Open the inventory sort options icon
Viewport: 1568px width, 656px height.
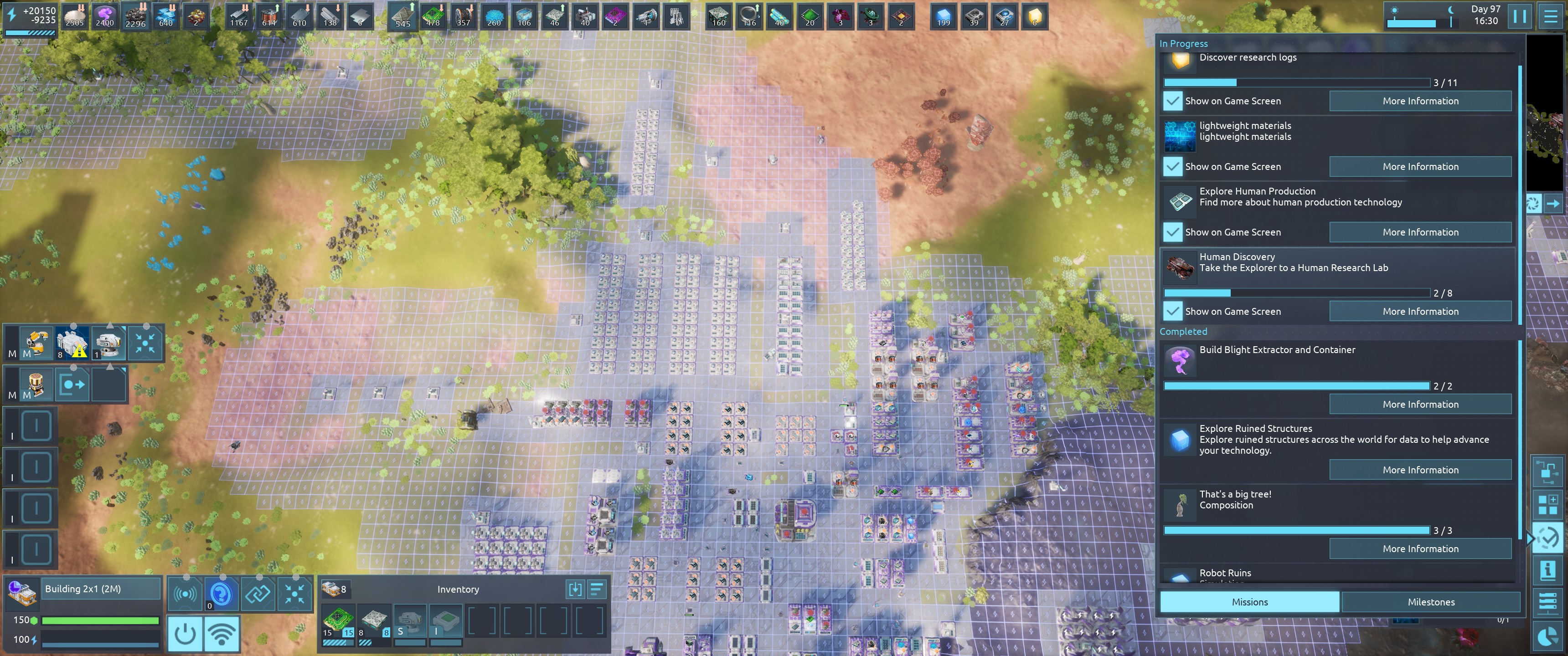[x=597, y=589]
